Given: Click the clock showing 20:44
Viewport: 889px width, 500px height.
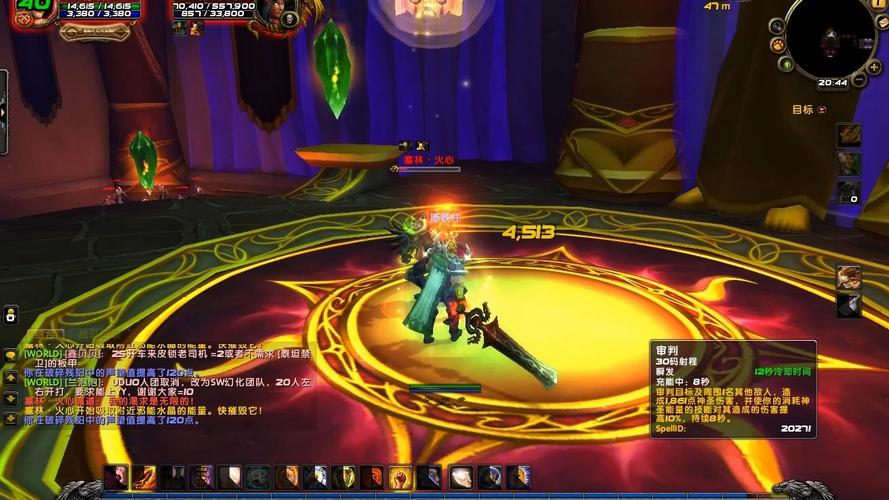Looking at the screenshot, I should [832, 83].
